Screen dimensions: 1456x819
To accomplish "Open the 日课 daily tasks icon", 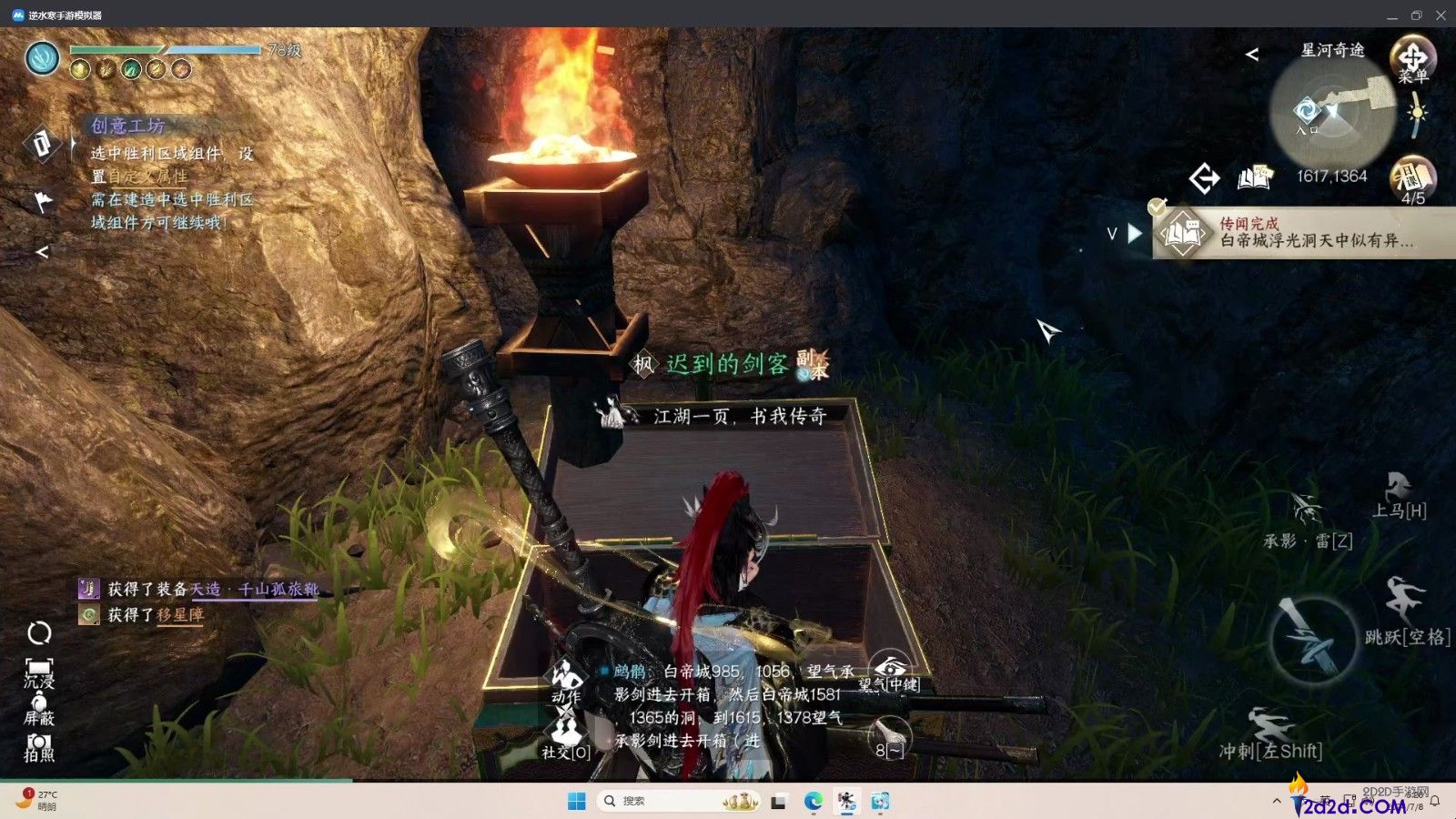I will click(x=1412, y=179).
